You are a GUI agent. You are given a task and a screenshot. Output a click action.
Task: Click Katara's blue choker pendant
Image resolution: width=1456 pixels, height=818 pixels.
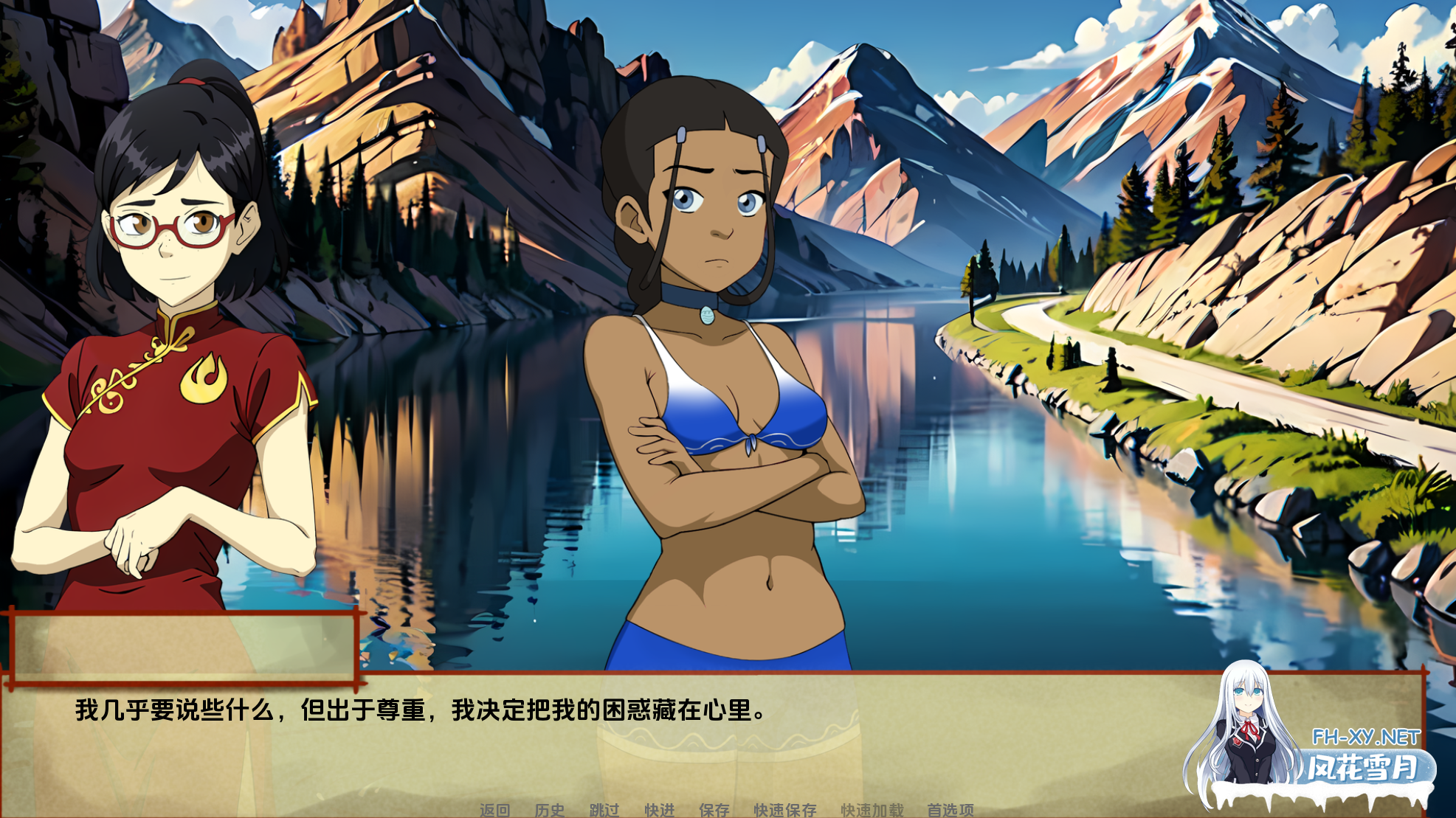tap(707, 316)
